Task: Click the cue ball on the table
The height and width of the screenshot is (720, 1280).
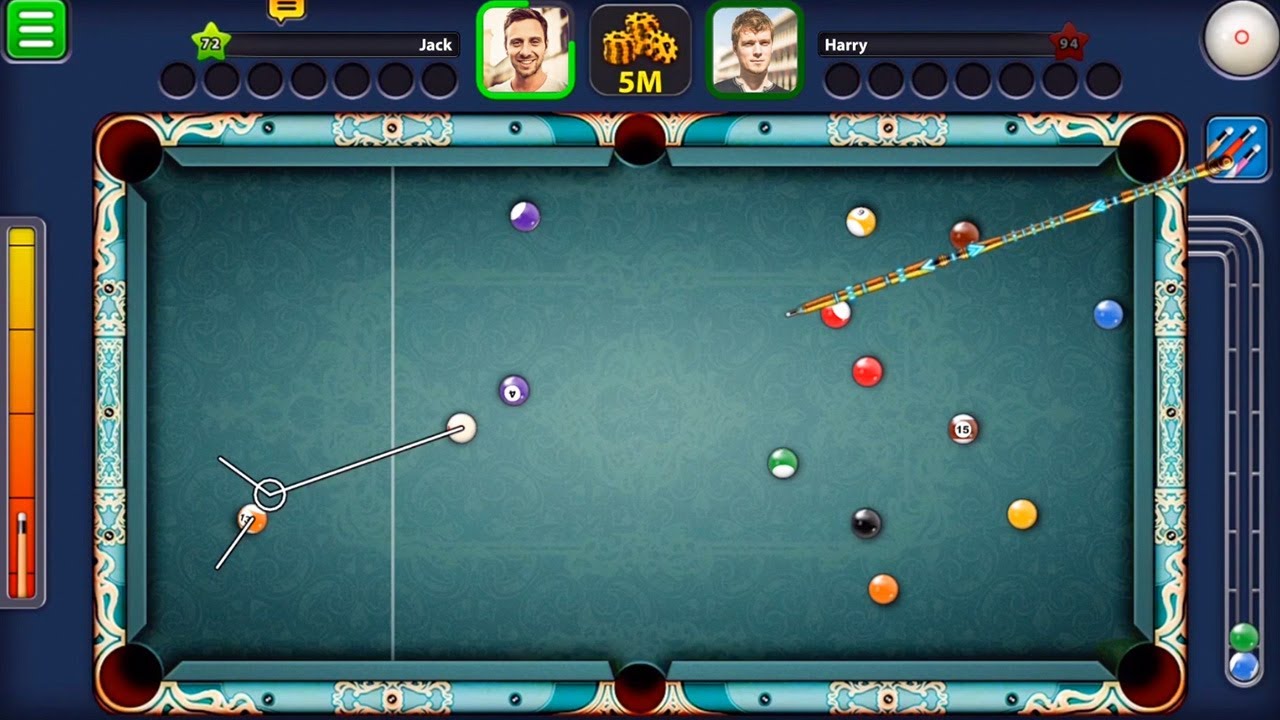Action: (x=461, y=429)
